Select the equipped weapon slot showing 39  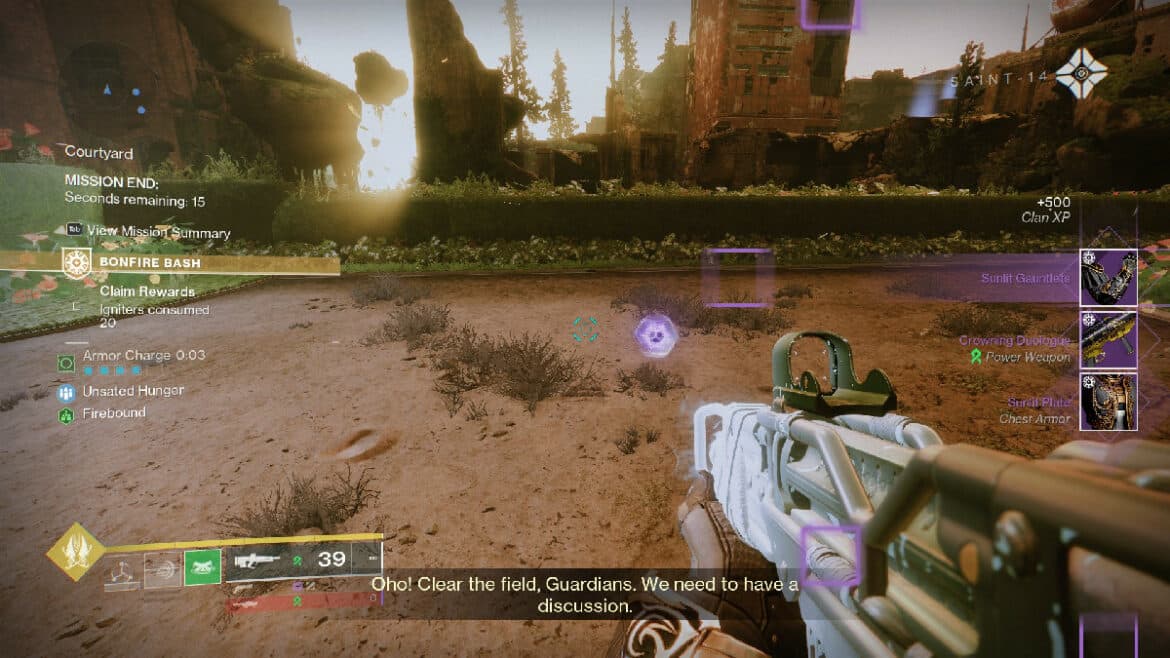point(303,561)
